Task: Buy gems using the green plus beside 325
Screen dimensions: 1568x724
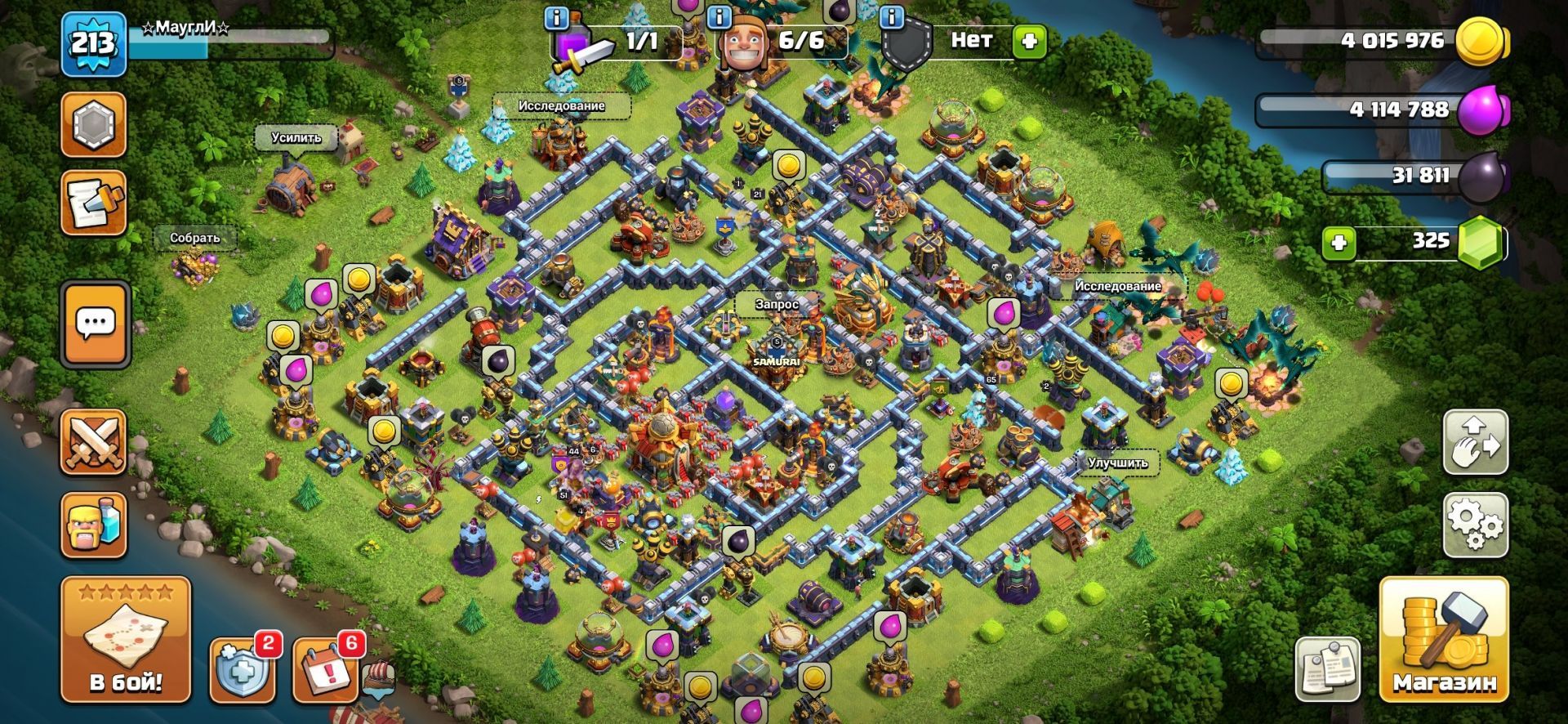Action: click(x=1339, y=243)
